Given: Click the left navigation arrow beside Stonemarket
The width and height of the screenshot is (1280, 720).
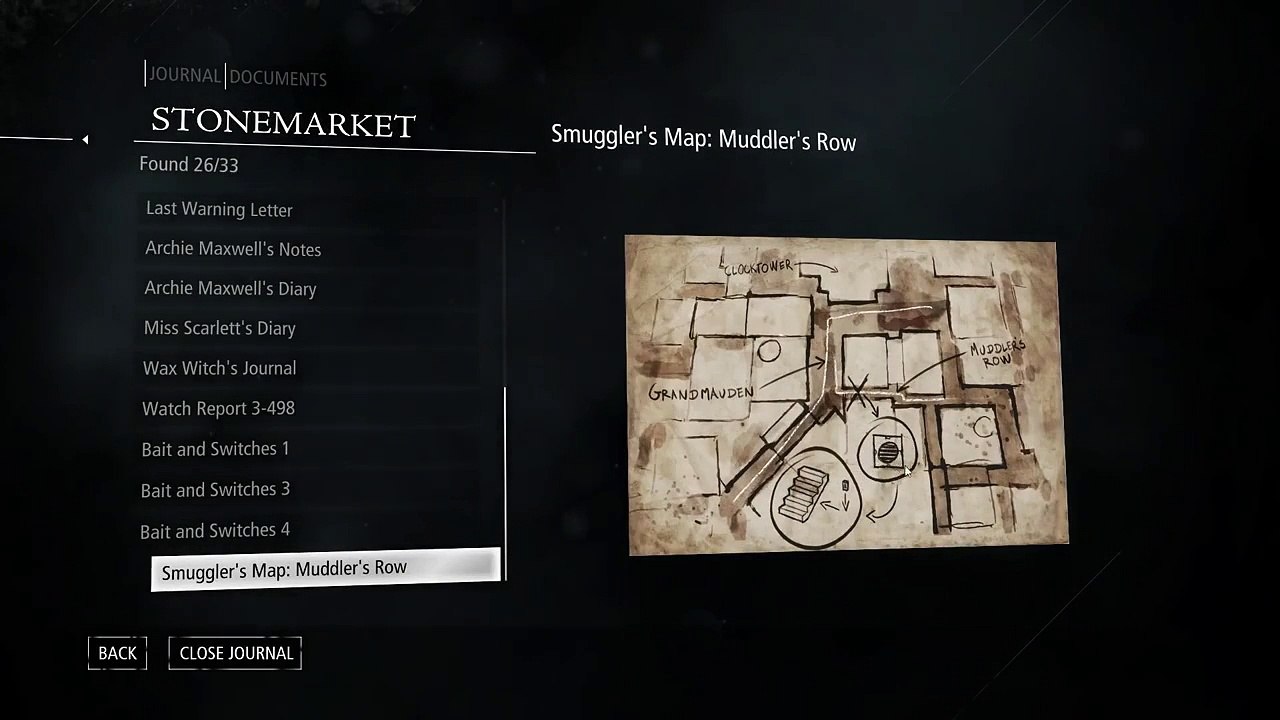Looking at the screenshot, I should pyautogui.click(x=85, y=140).
